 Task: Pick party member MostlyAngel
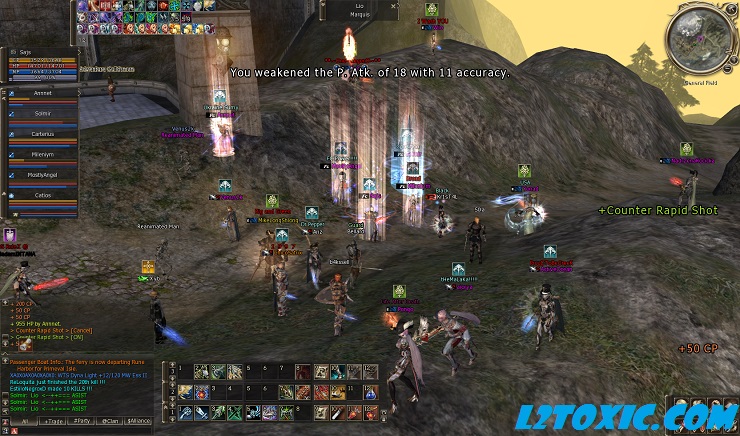[x=42, y=174]
